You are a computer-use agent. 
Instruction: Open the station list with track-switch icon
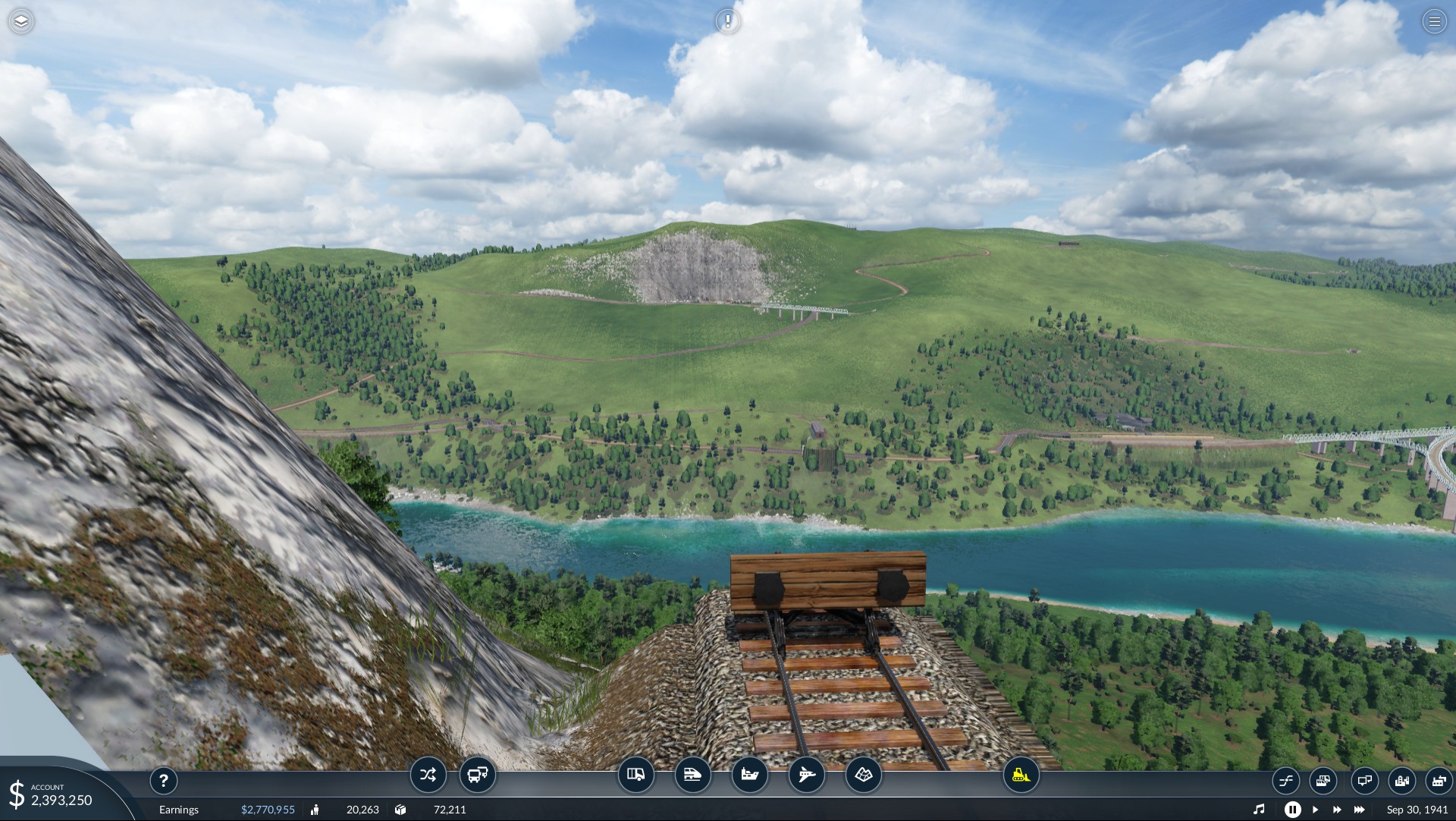pos(1285,780)
